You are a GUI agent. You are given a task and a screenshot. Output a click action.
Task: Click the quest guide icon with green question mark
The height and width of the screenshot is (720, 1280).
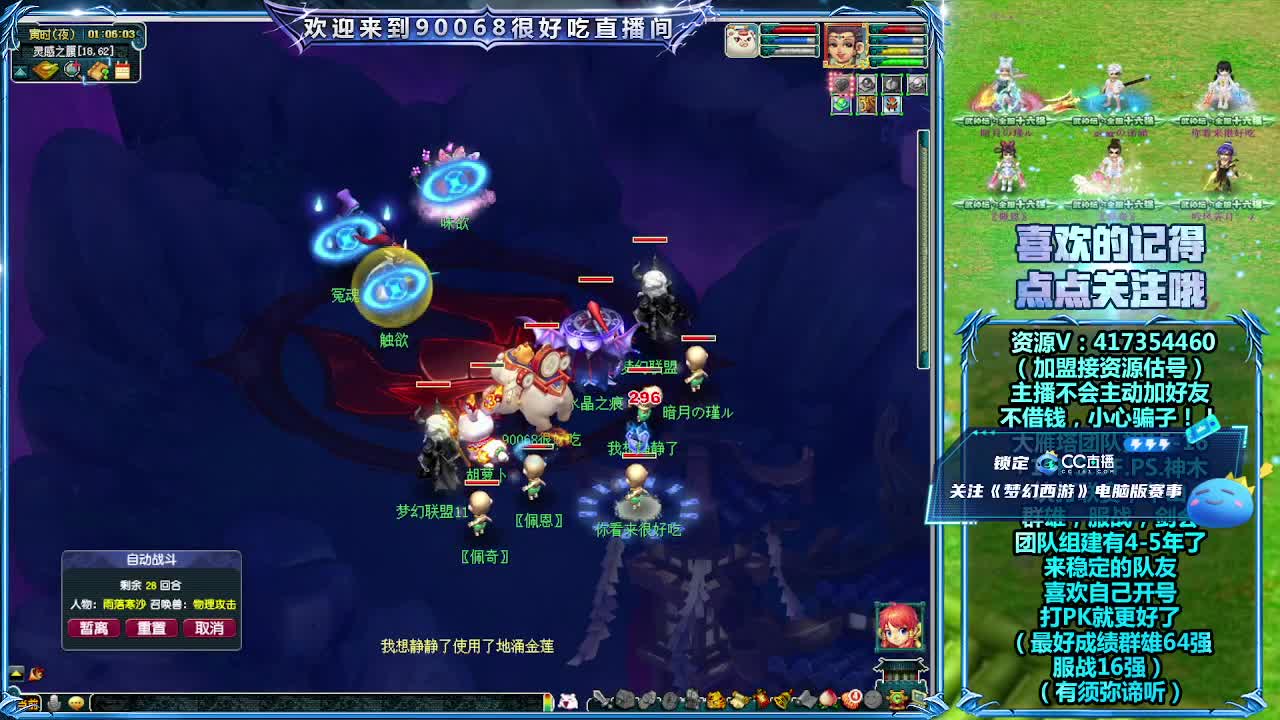99,71
